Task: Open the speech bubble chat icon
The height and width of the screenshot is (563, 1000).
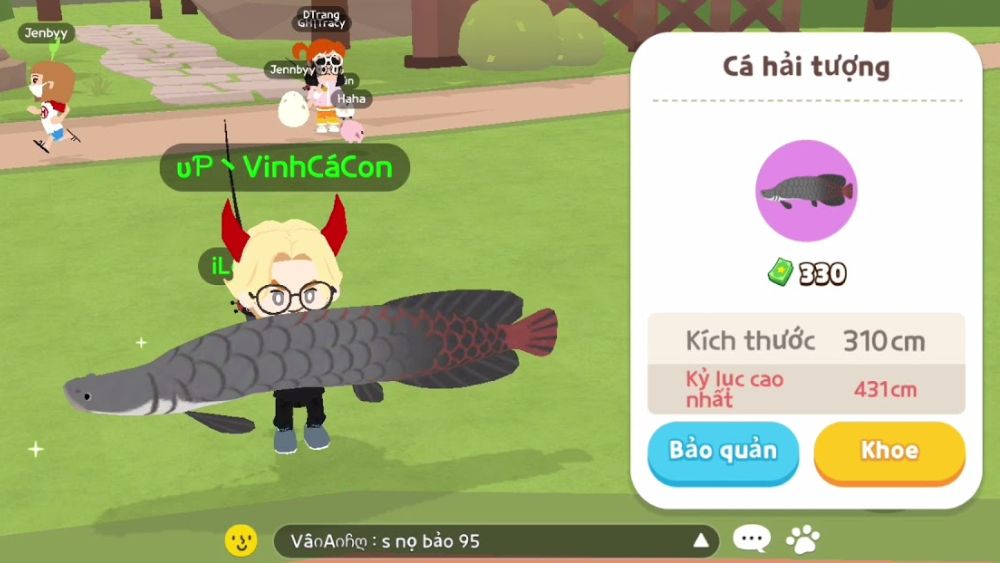Action: [x=751, y=540]
